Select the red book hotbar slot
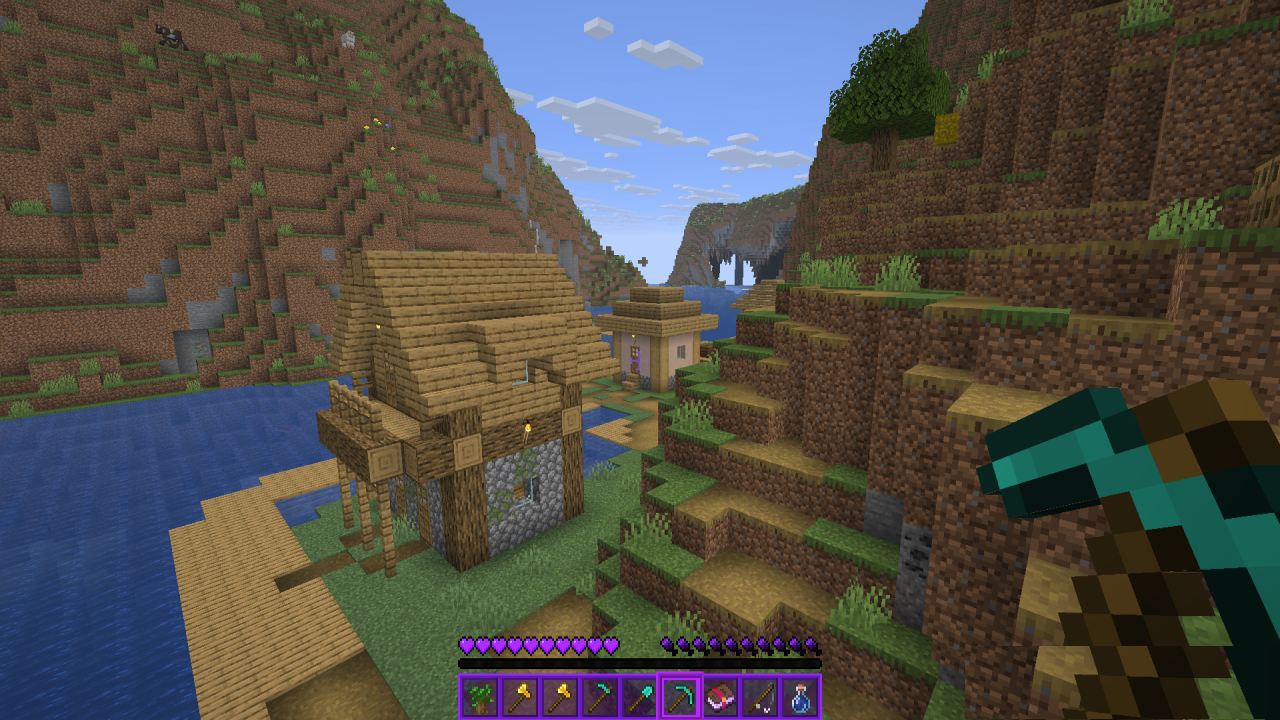This screenshot has width=1280, height=720. [720, 696]
